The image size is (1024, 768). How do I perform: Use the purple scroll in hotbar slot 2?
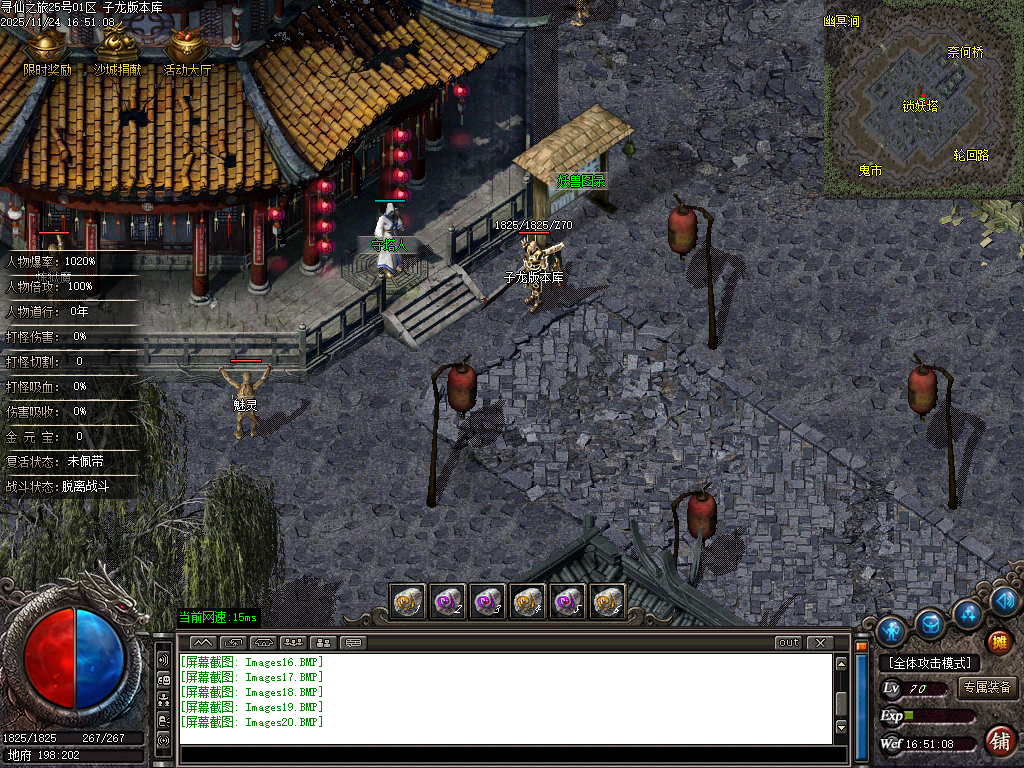447,601
